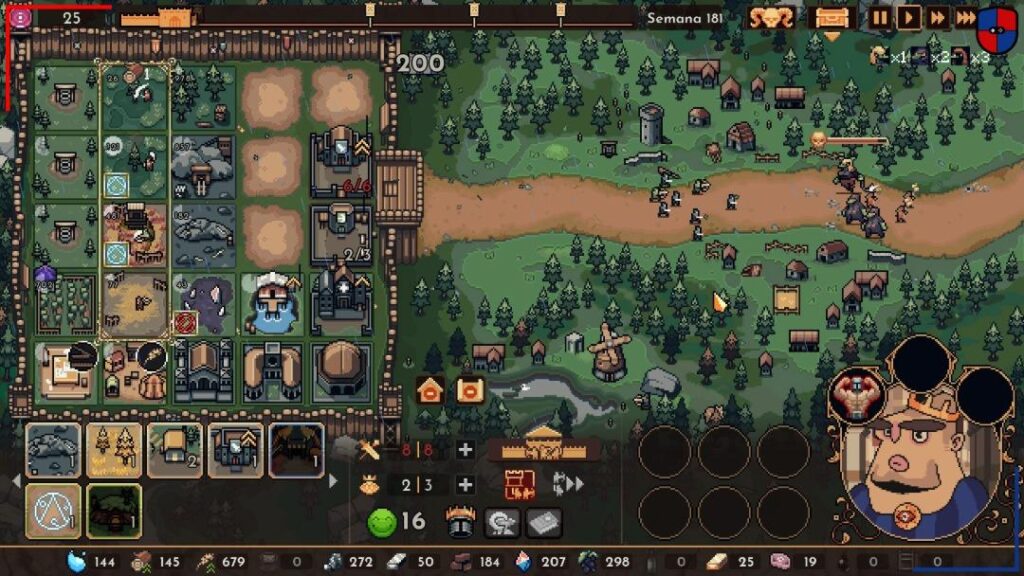This screenshot has height=576, width=1024.
Task: Open the orange castle layout button
Action: [519, 485]
